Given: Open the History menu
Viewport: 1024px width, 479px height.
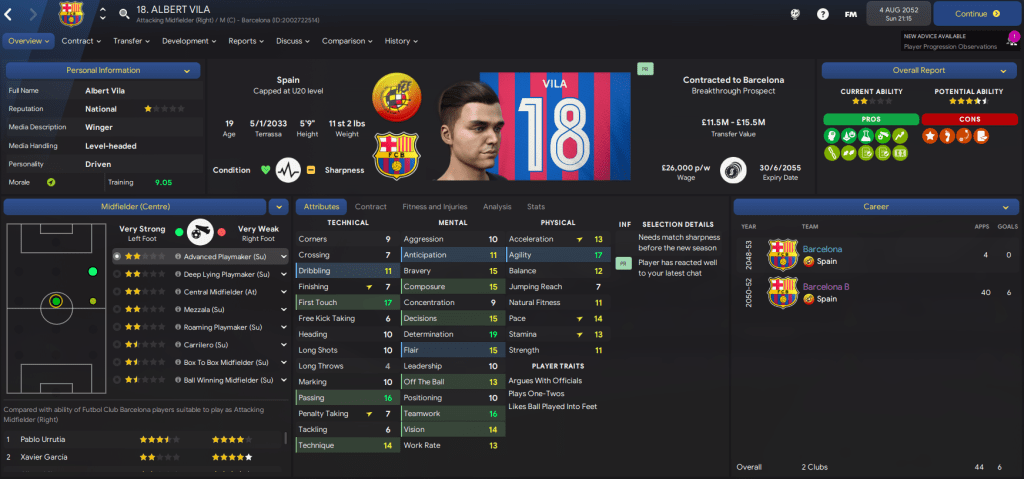Looking at the screenshot, I should tap(401, 41).
